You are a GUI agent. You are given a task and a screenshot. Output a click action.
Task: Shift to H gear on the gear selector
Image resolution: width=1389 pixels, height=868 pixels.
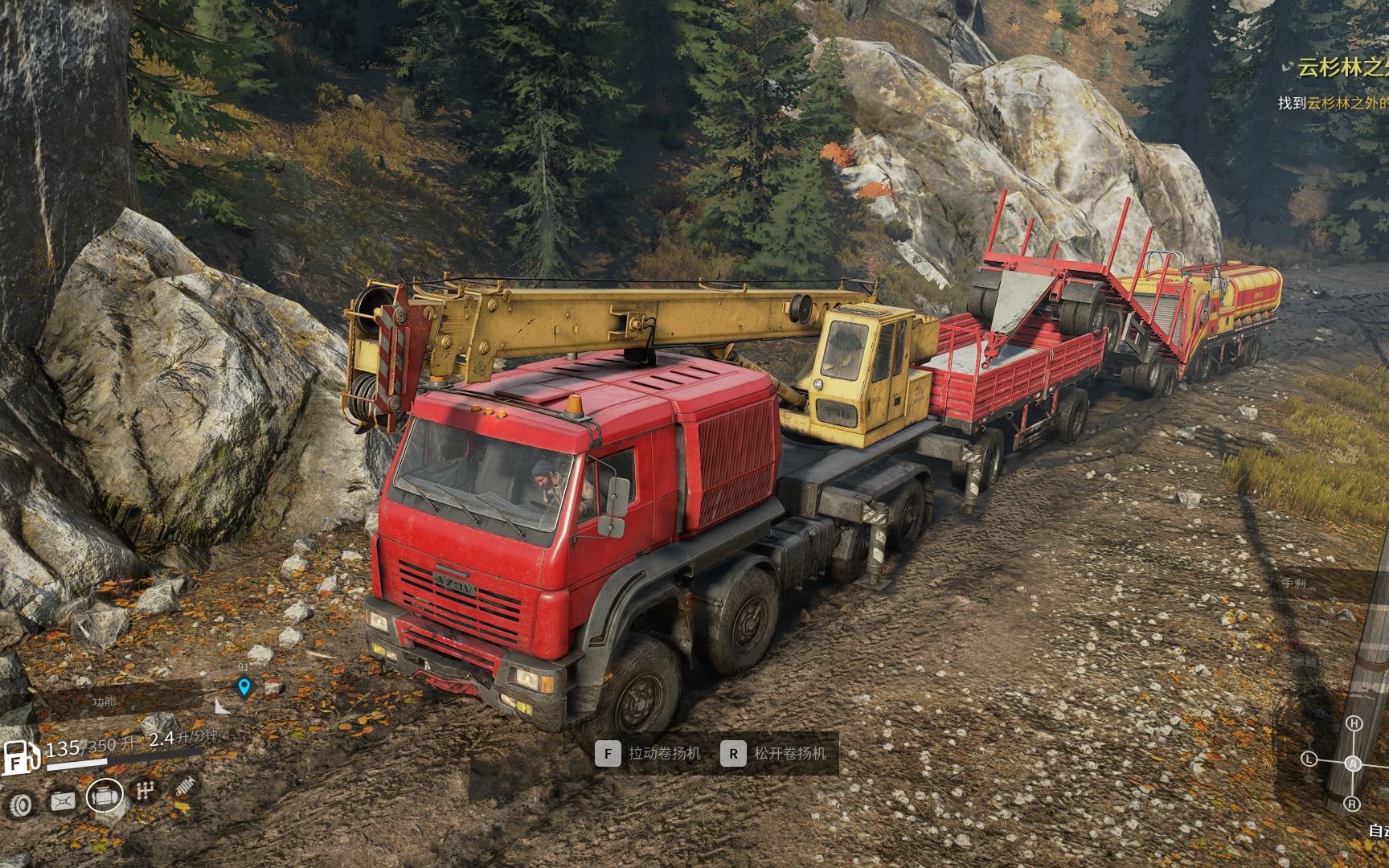pos(1354,723)
